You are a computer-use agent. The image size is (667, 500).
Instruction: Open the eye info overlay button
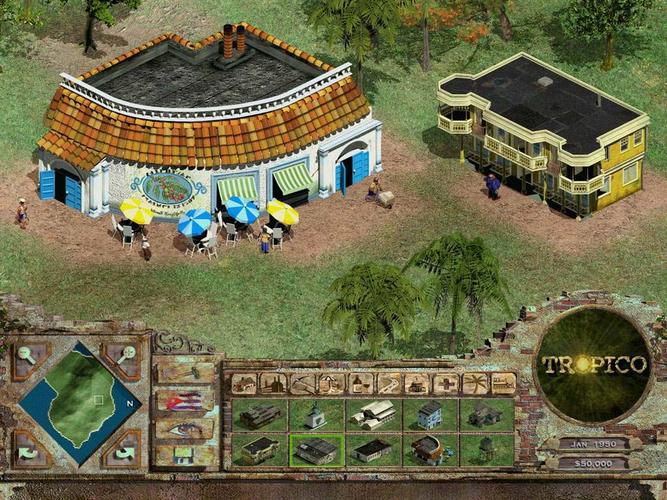click(186, 428)
